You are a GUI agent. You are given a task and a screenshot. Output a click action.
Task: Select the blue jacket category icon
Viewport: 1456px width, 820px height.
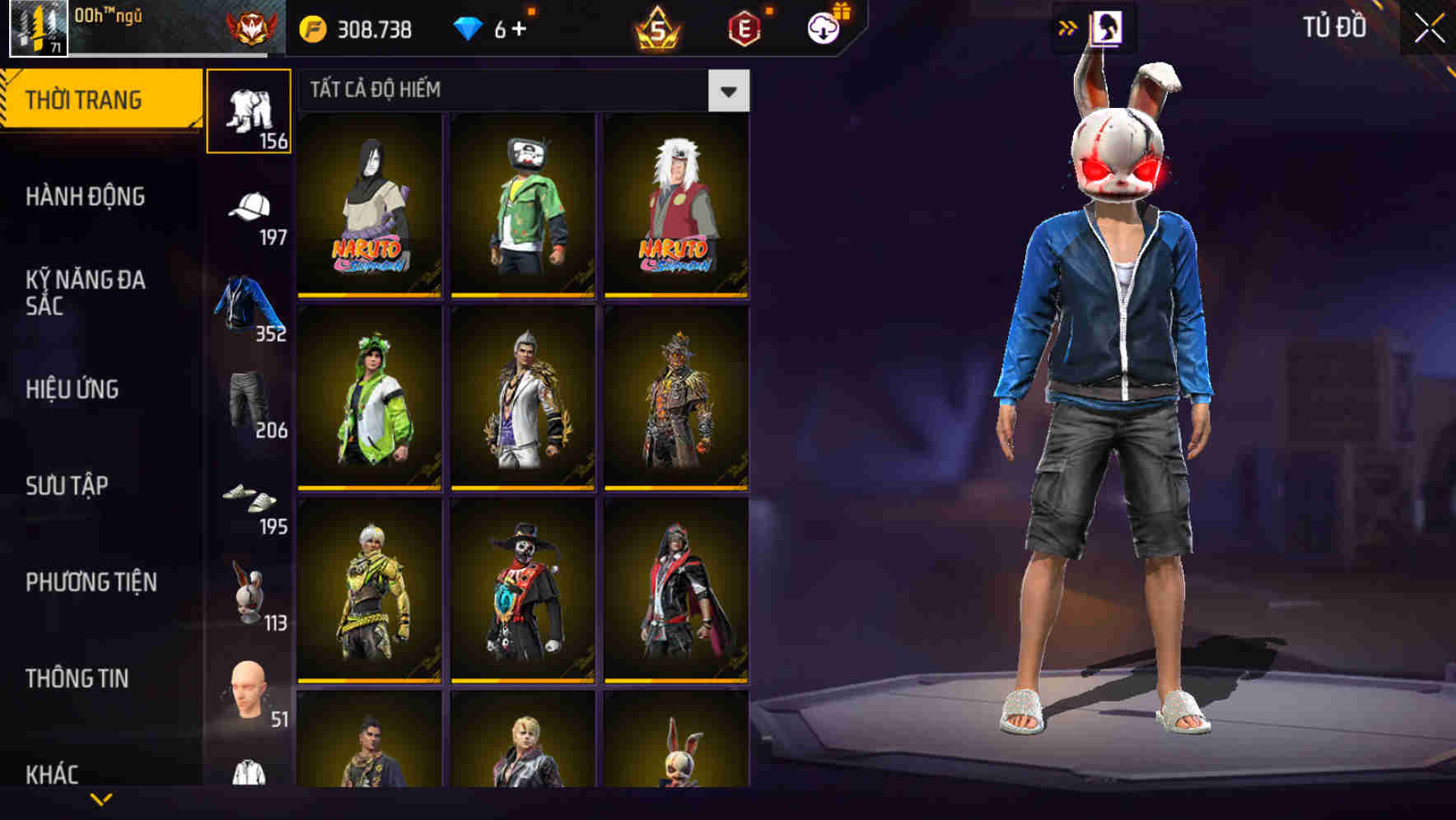click(250, 301)
